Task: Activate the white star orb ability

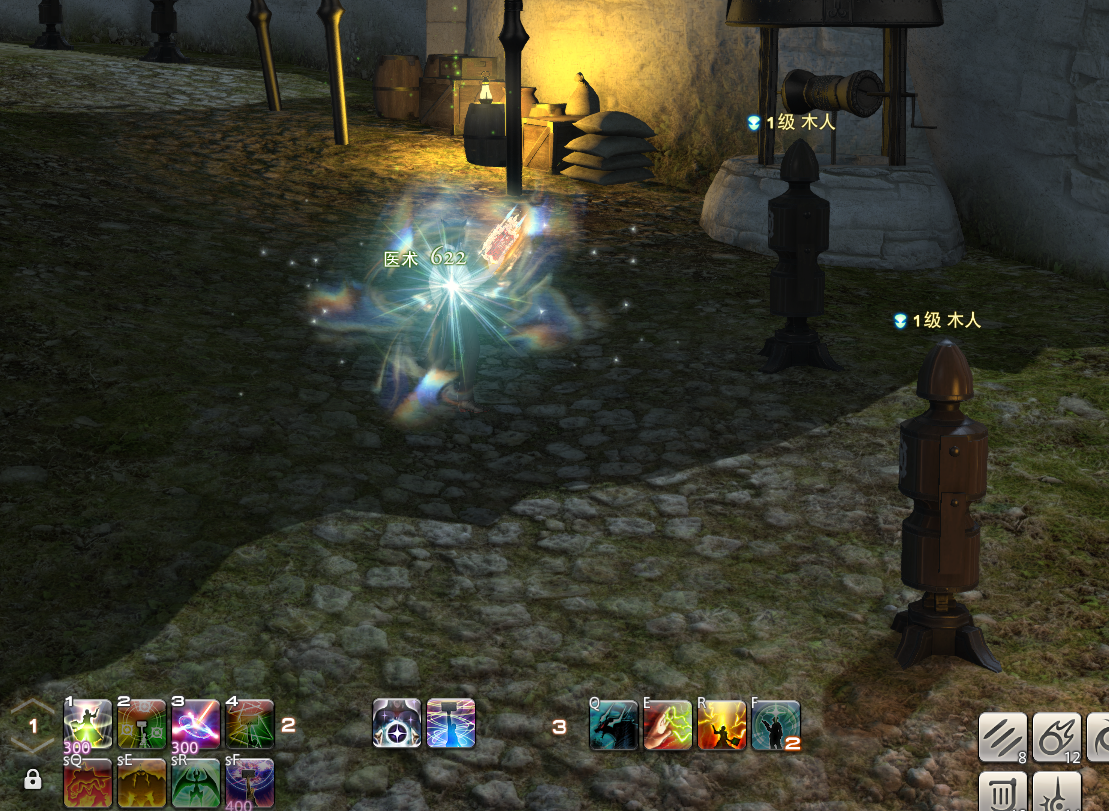Action: pos(397,723)
